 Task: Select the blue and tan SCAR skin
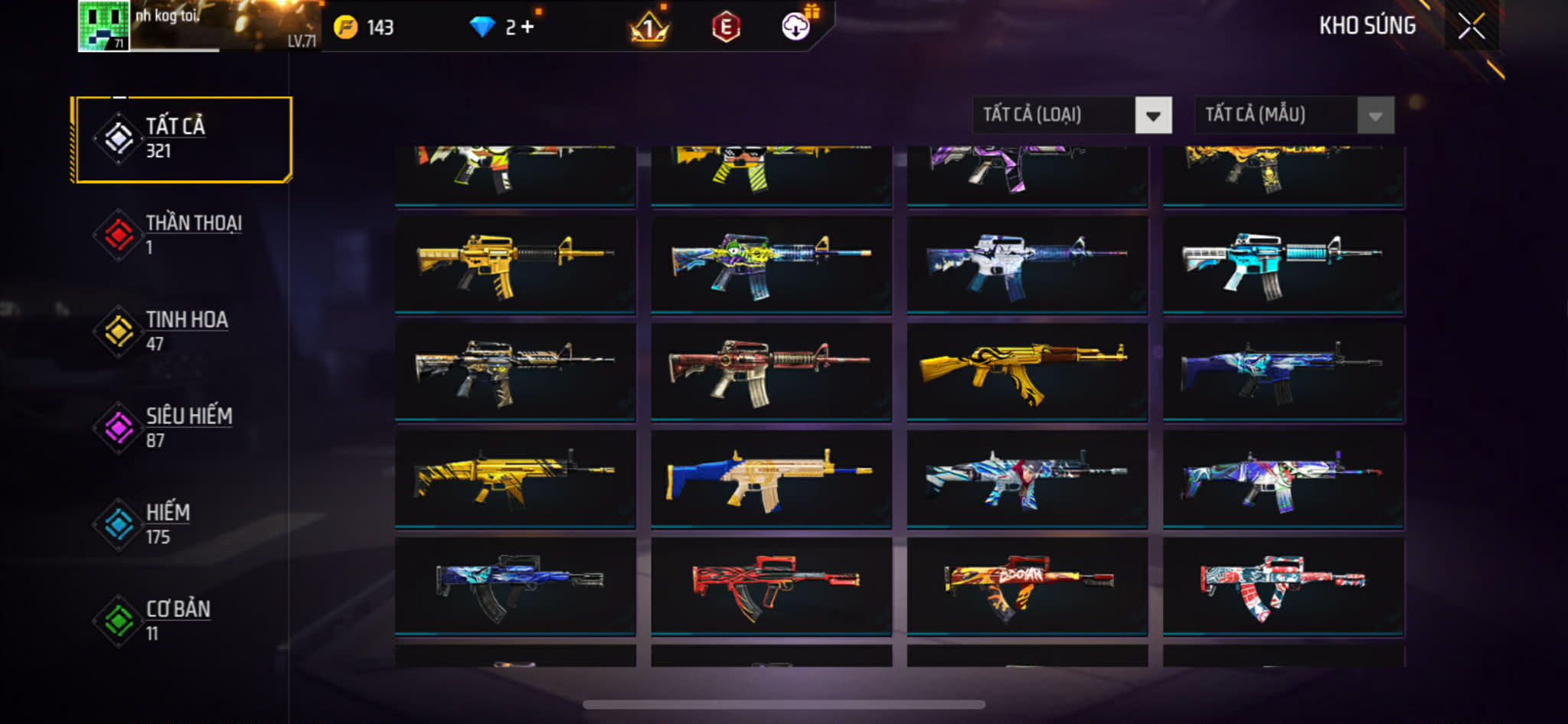(771, 478)
